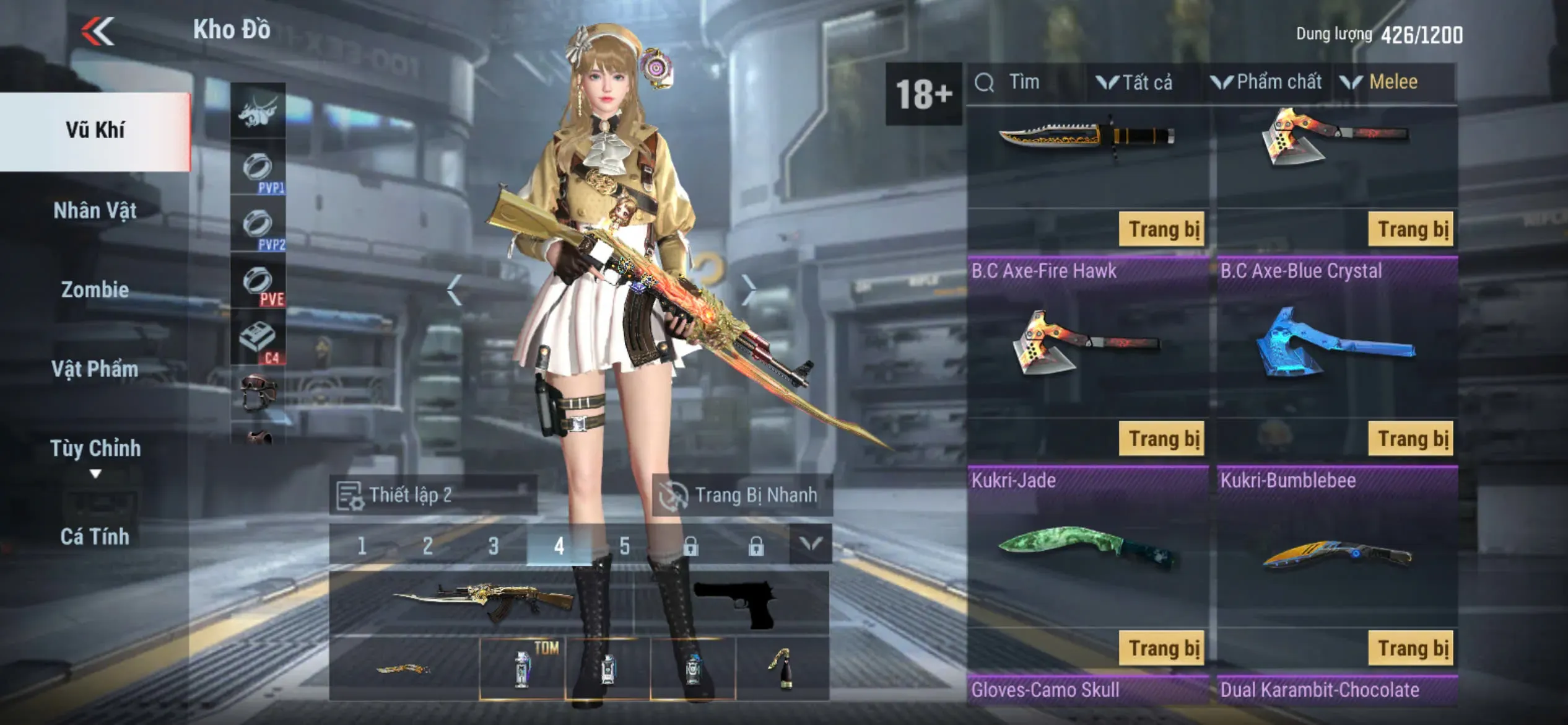The image size is (1568, 725).
Task: Switch to the Cá Tính tab
Action: pyautogui.click(x=95, y=536)
